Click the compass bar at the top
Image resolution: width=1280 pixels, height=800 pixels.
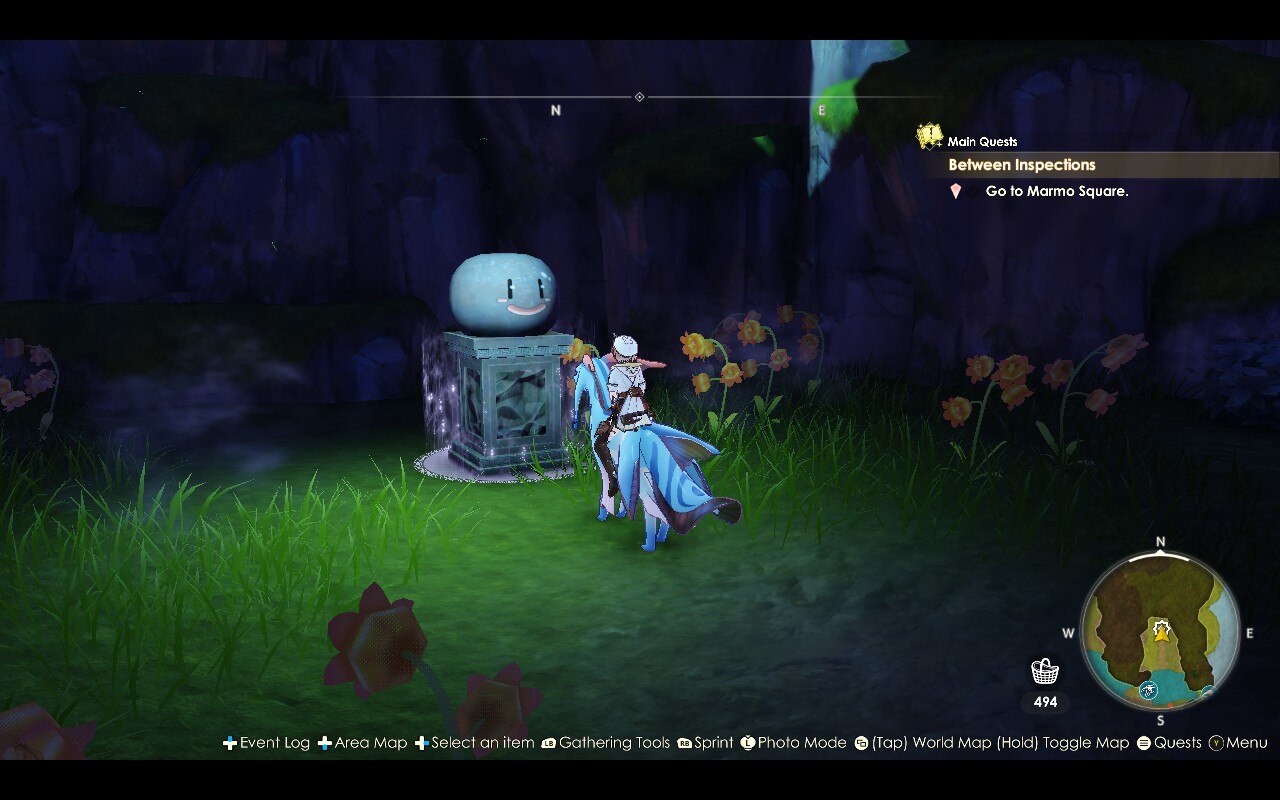click(637, 98)
